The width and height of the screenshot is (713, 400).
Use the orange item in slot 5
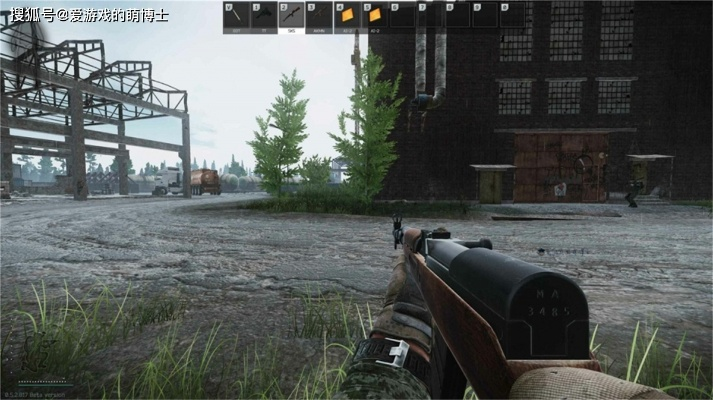374,17
